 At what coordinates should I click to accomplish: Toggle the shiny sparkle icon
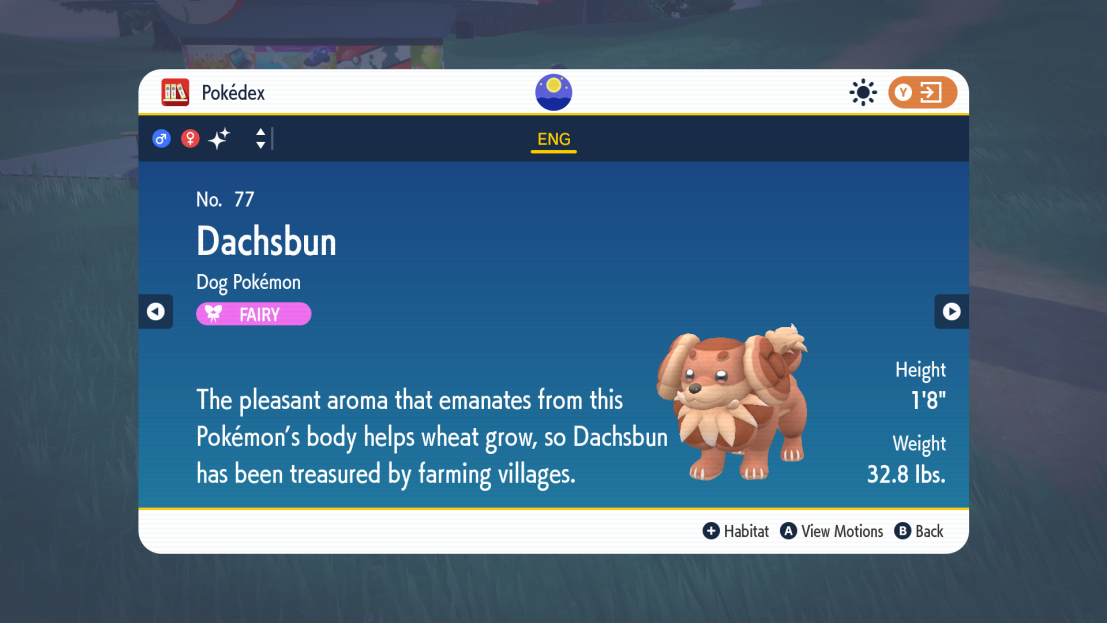click(219, 139)
